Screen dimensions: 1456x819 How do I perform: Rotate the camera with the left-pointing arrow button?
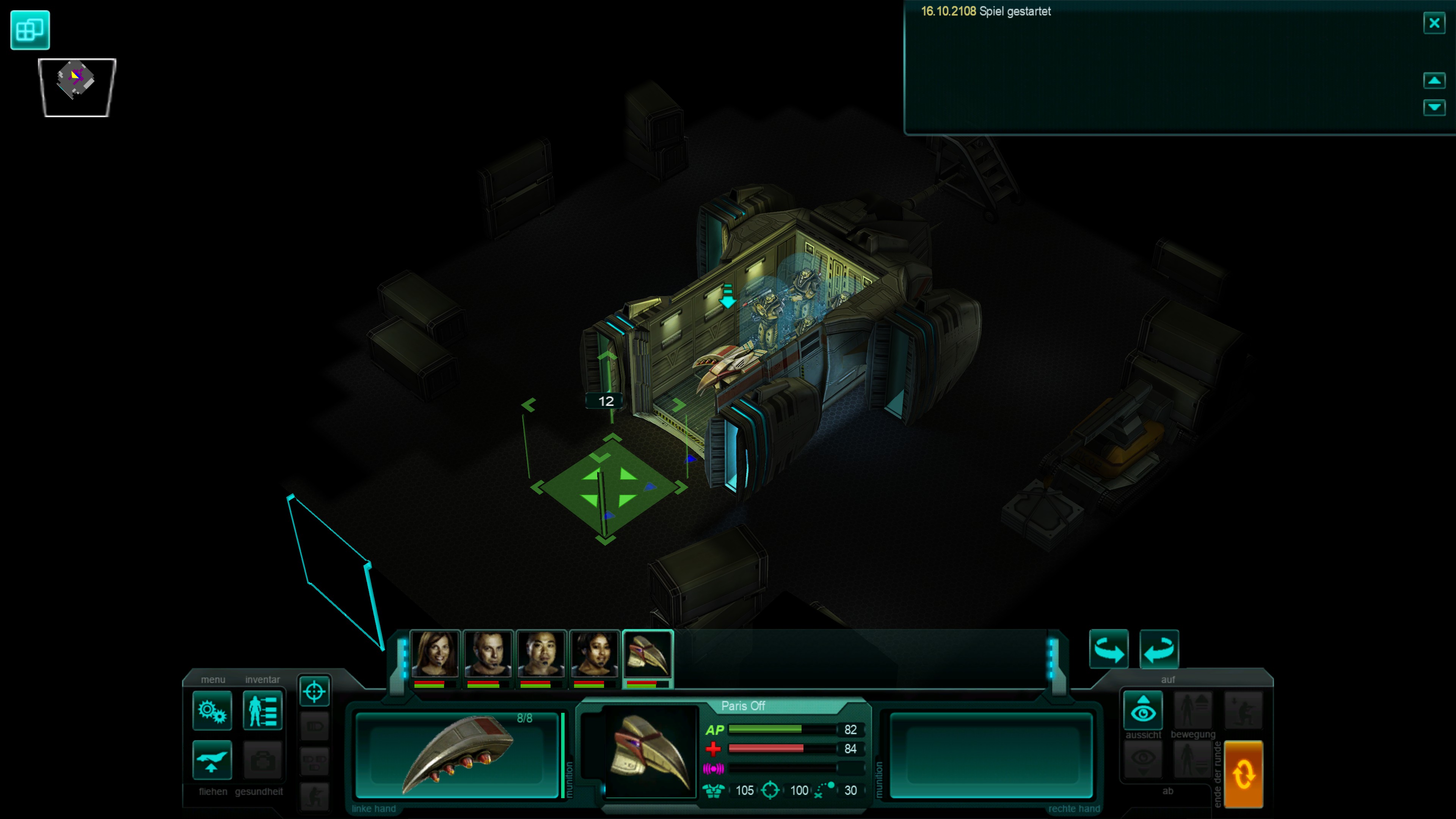[1159, 649]
